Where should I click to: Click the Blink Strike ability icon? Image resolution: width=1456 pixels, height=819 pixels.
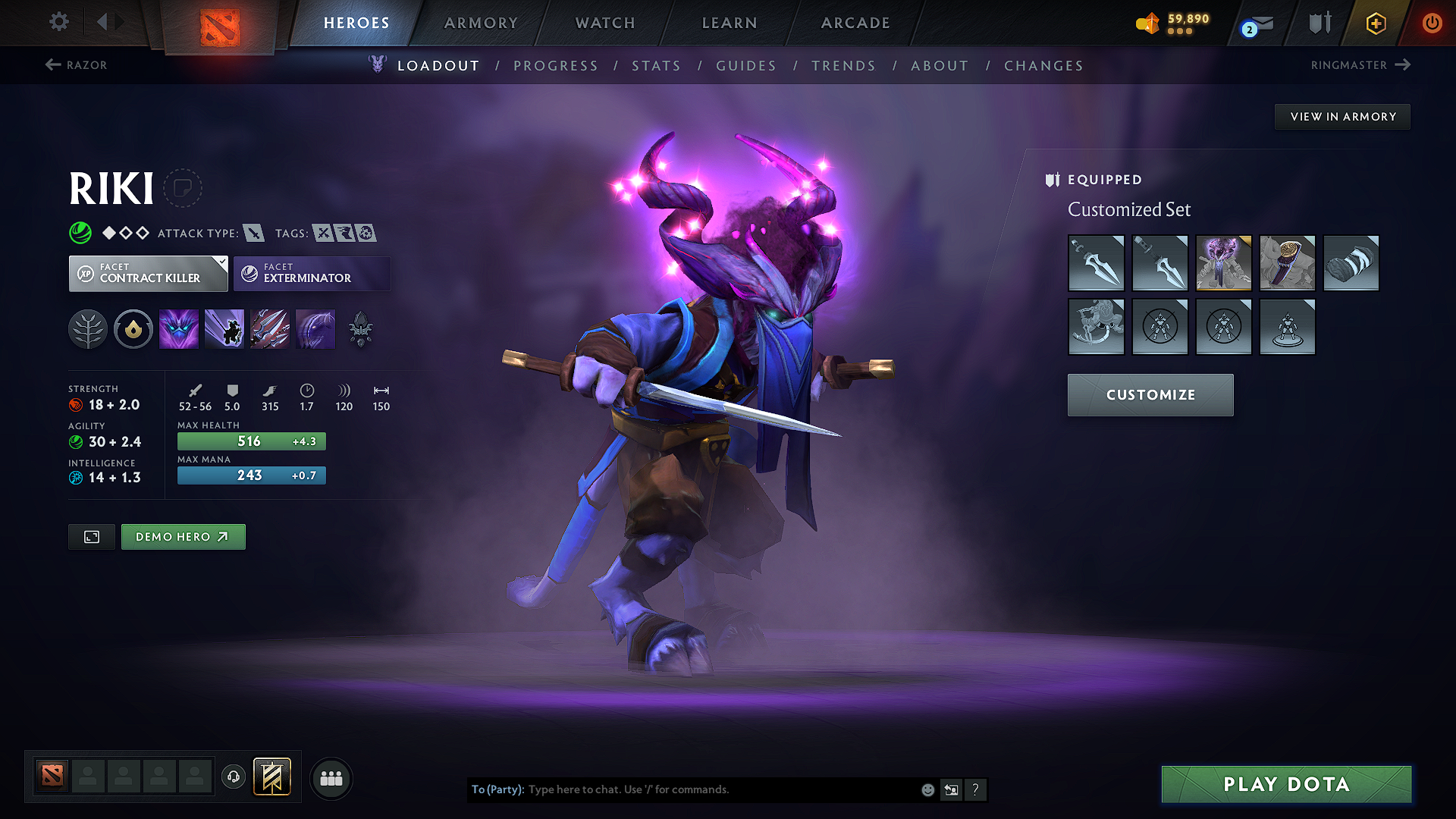(224, 328)
